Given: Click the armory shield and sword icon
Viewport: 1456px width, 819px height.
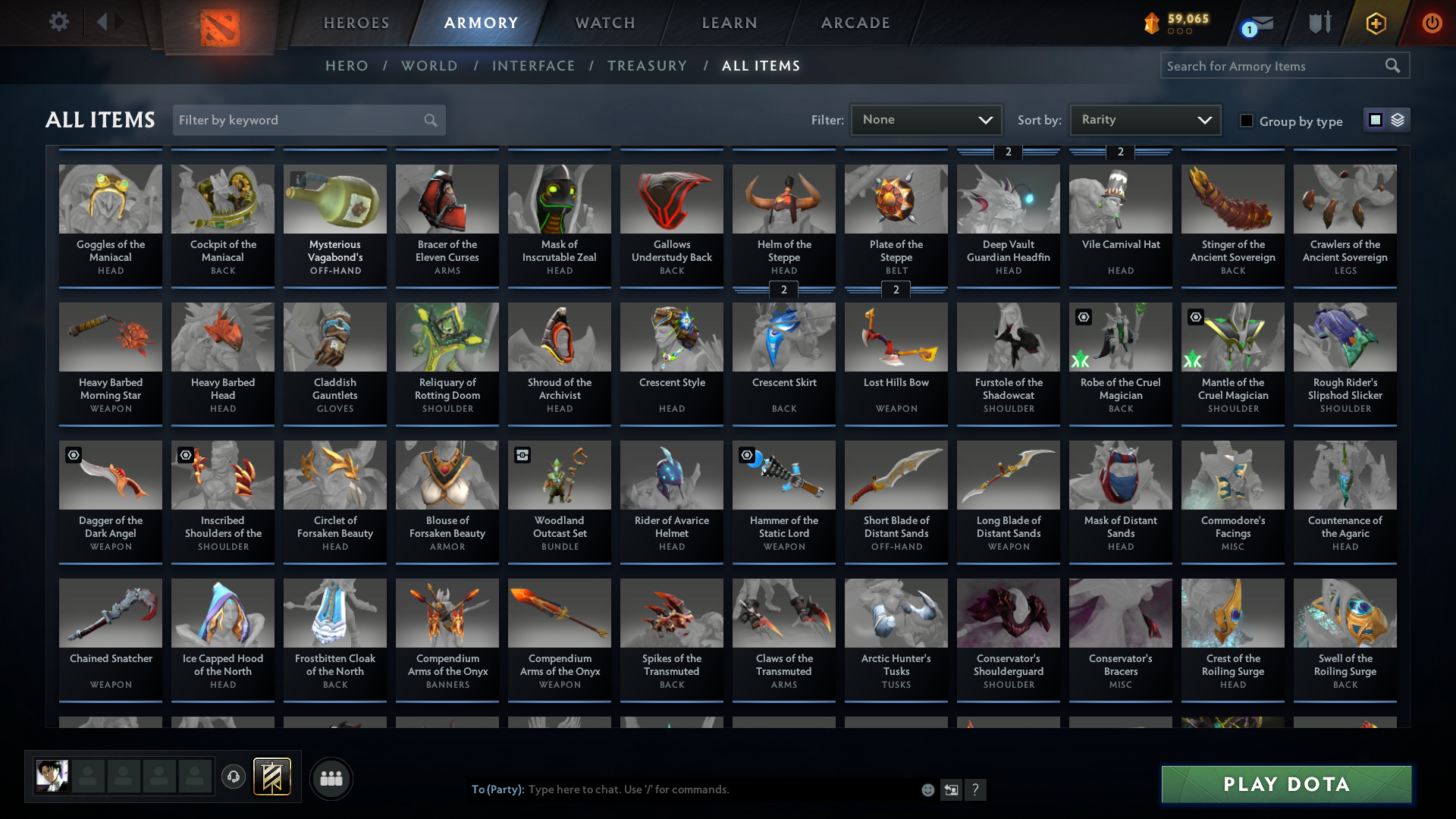Looking at the screenshot, I should tap(1319, 23).
